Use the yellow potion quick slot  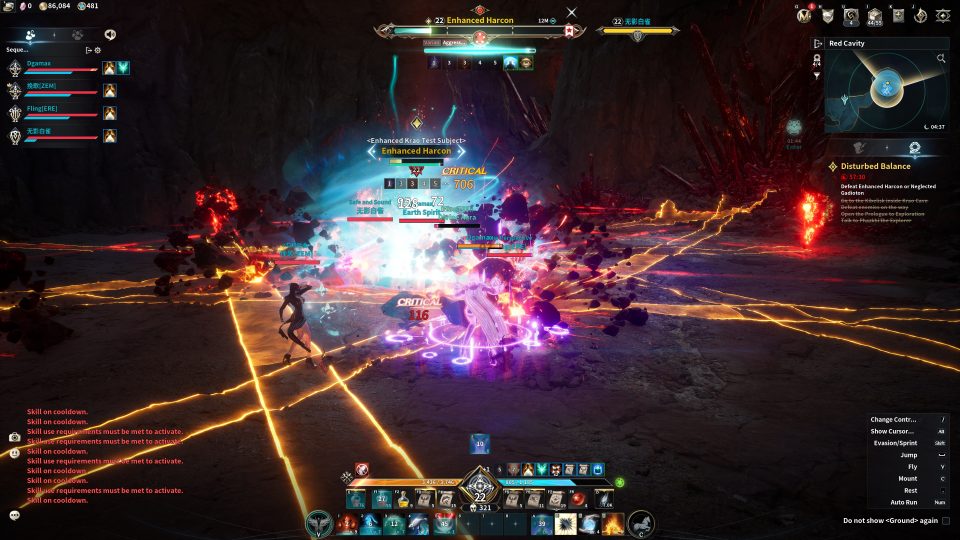pos(404,500)
